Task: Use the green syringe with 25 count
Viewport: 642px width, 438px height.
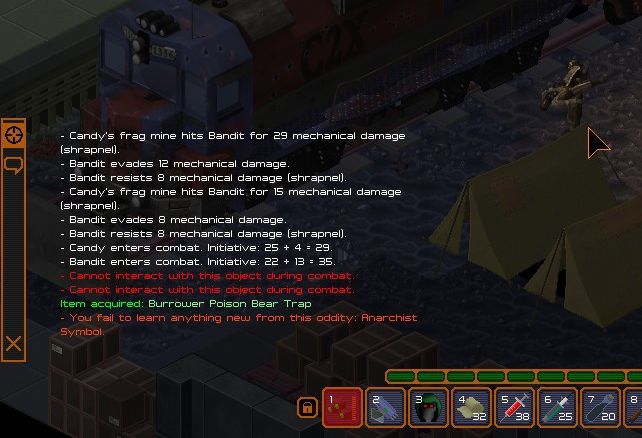Action: pos(557,408)
